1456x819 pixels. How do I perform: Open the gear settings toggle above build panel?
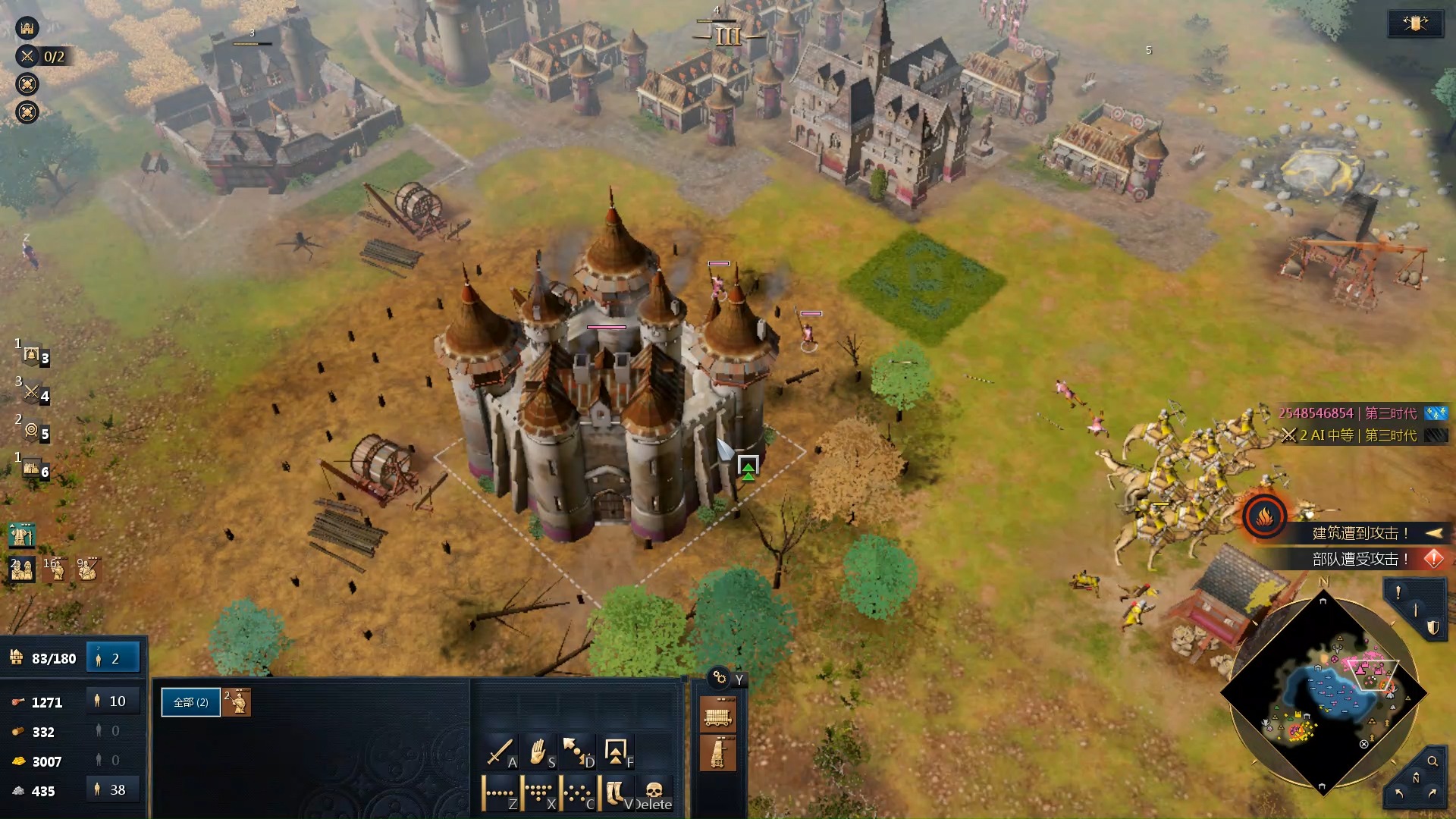click(720, 678)
